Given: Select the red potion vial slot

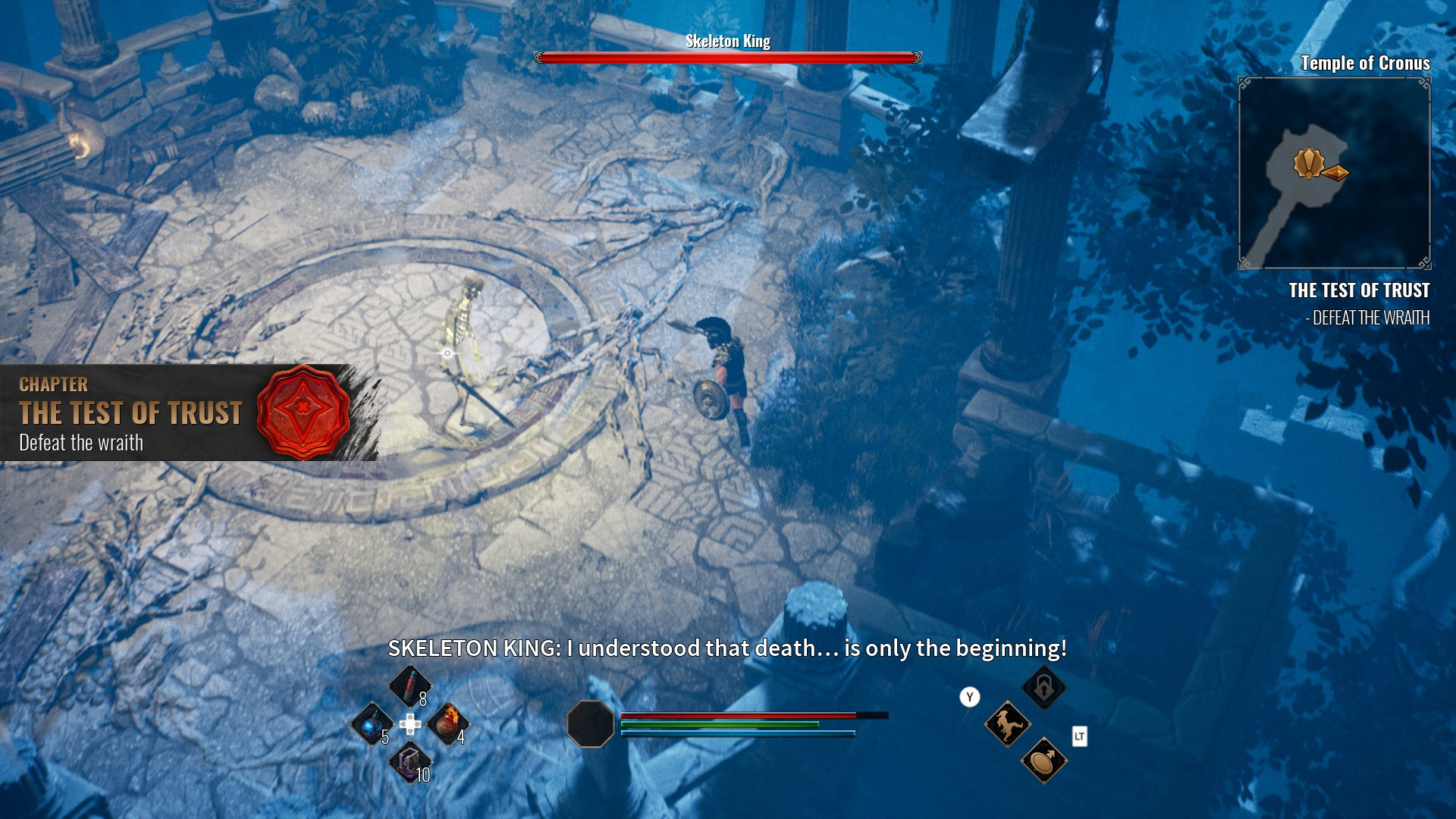Looking at the screenshot, I should [409, 686].
